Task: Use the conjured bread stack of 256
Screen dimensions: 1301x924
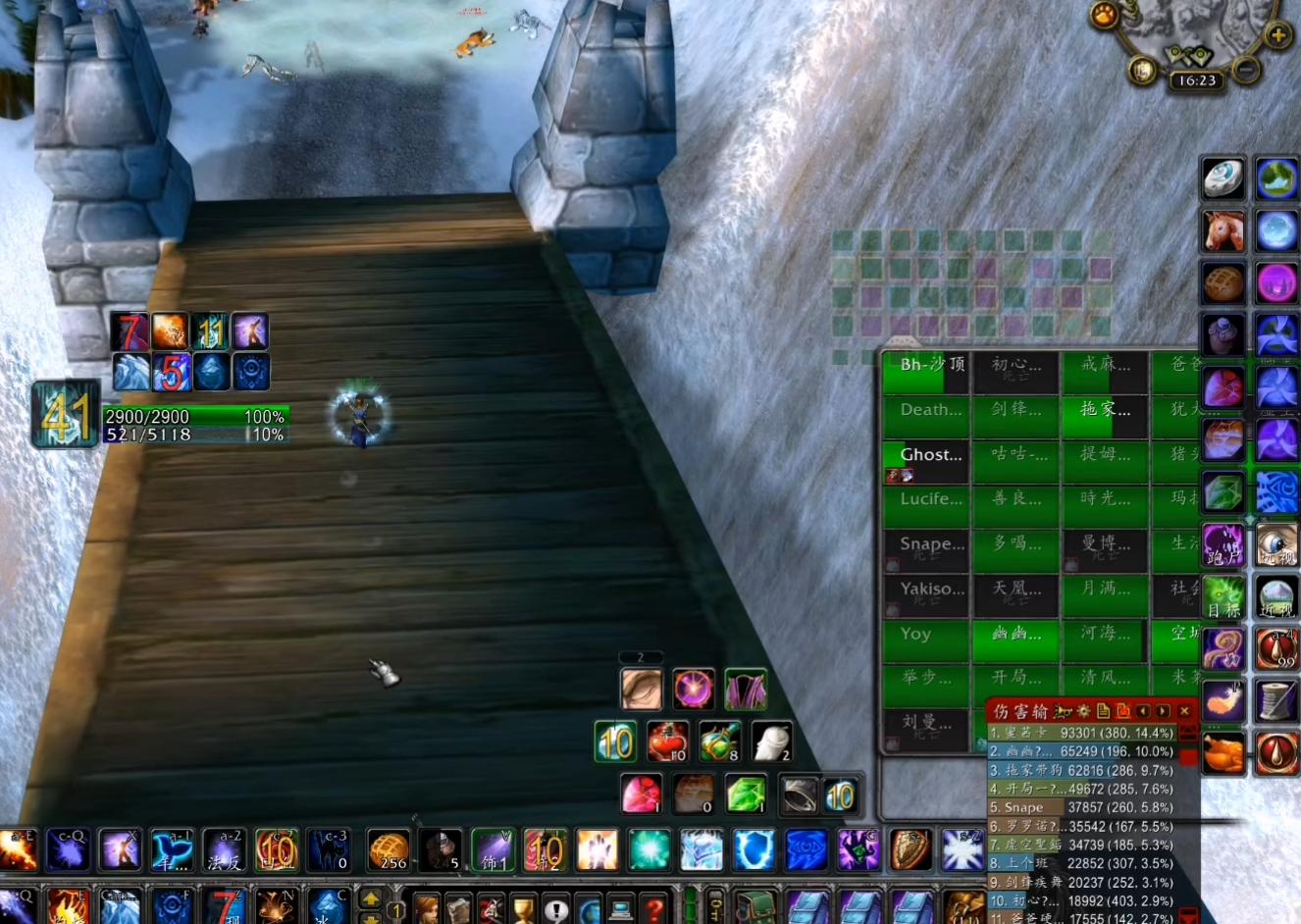Action: (x=389, y=849)
